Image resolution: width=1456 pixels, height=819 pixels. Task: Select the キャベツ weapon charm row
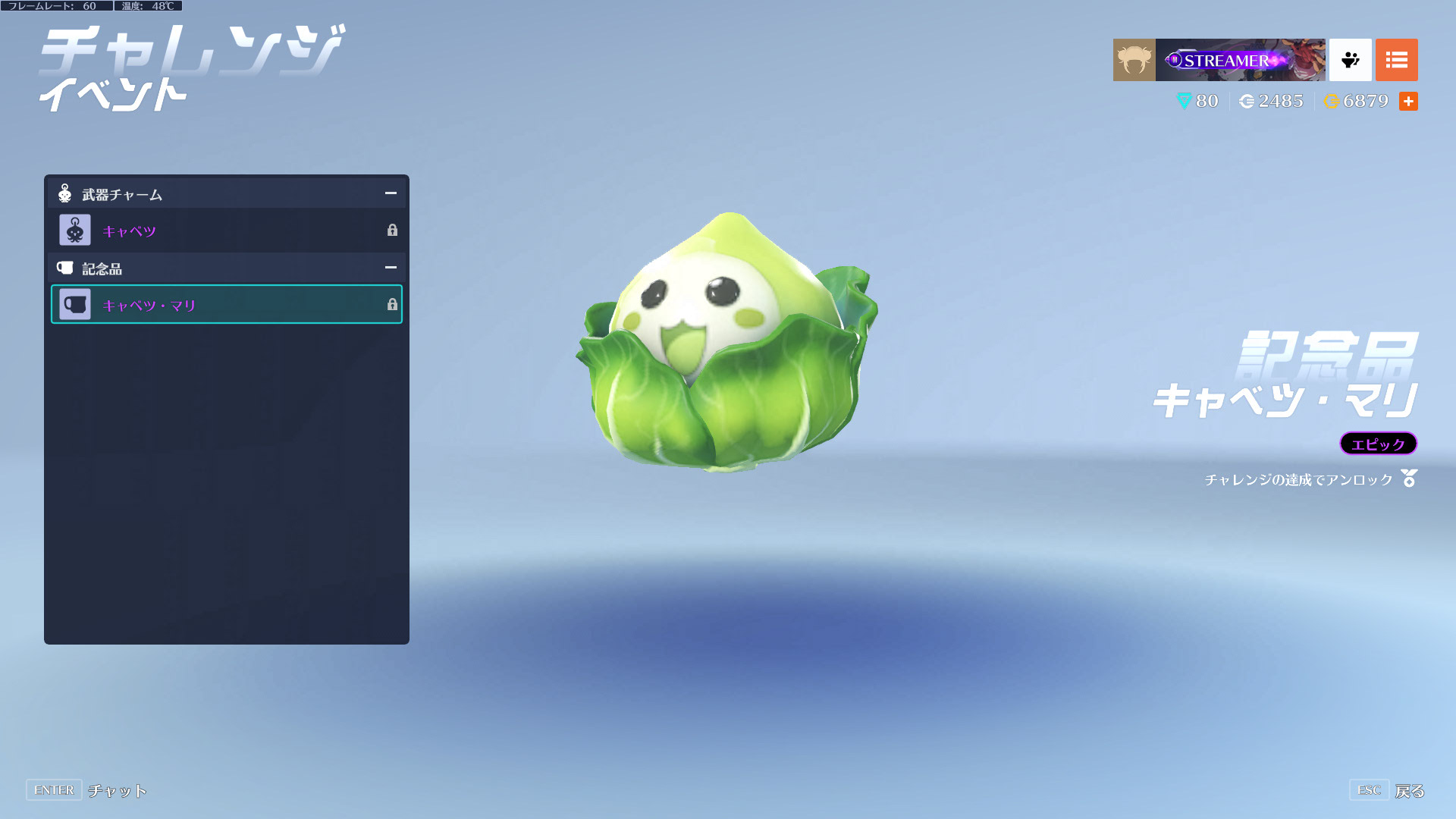click(226, 231)
